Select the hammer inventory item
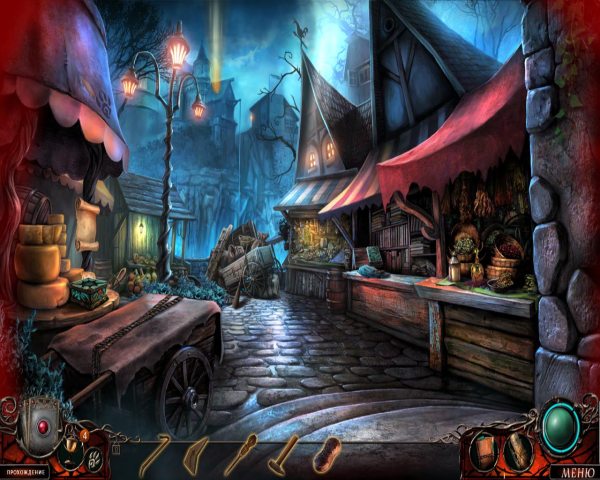The width and height of the screenshot is (600, 480). coord(283,454)
